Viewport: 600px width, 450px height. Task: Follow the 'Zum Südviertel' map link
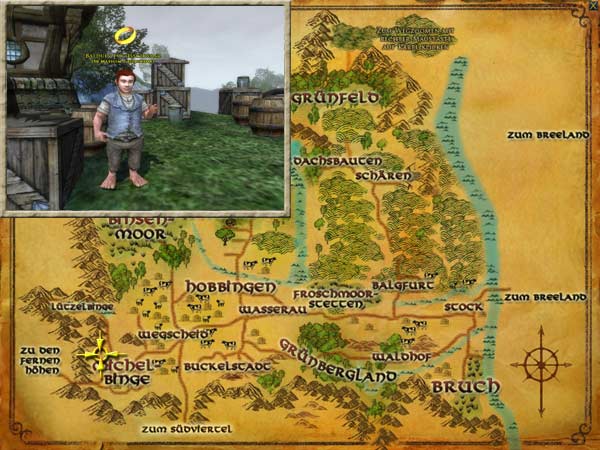(186, 429)
